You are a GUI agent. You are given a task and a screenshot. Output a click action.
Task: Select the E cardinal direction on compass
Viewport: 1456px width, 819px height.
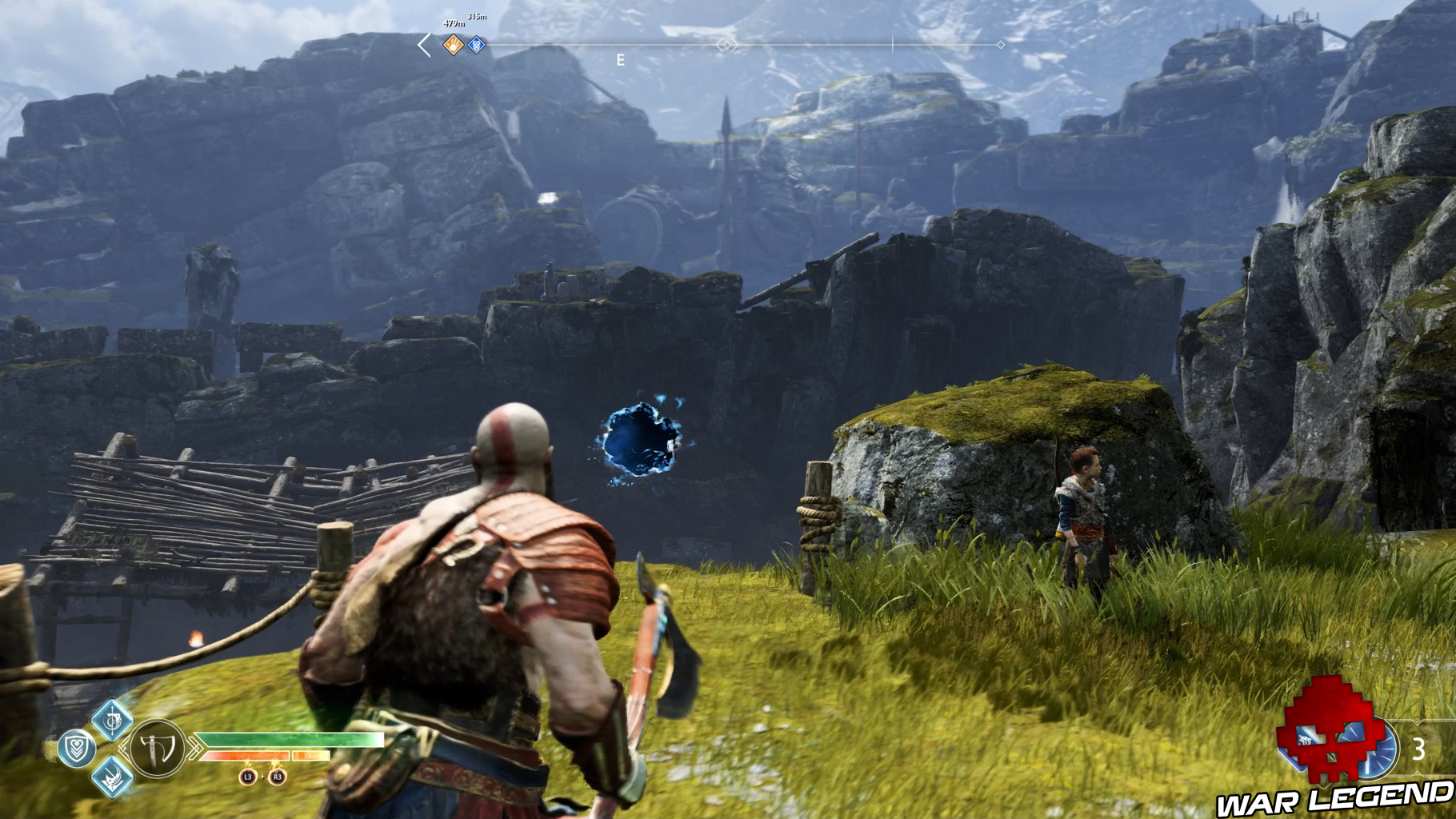(x=620, y=58)
